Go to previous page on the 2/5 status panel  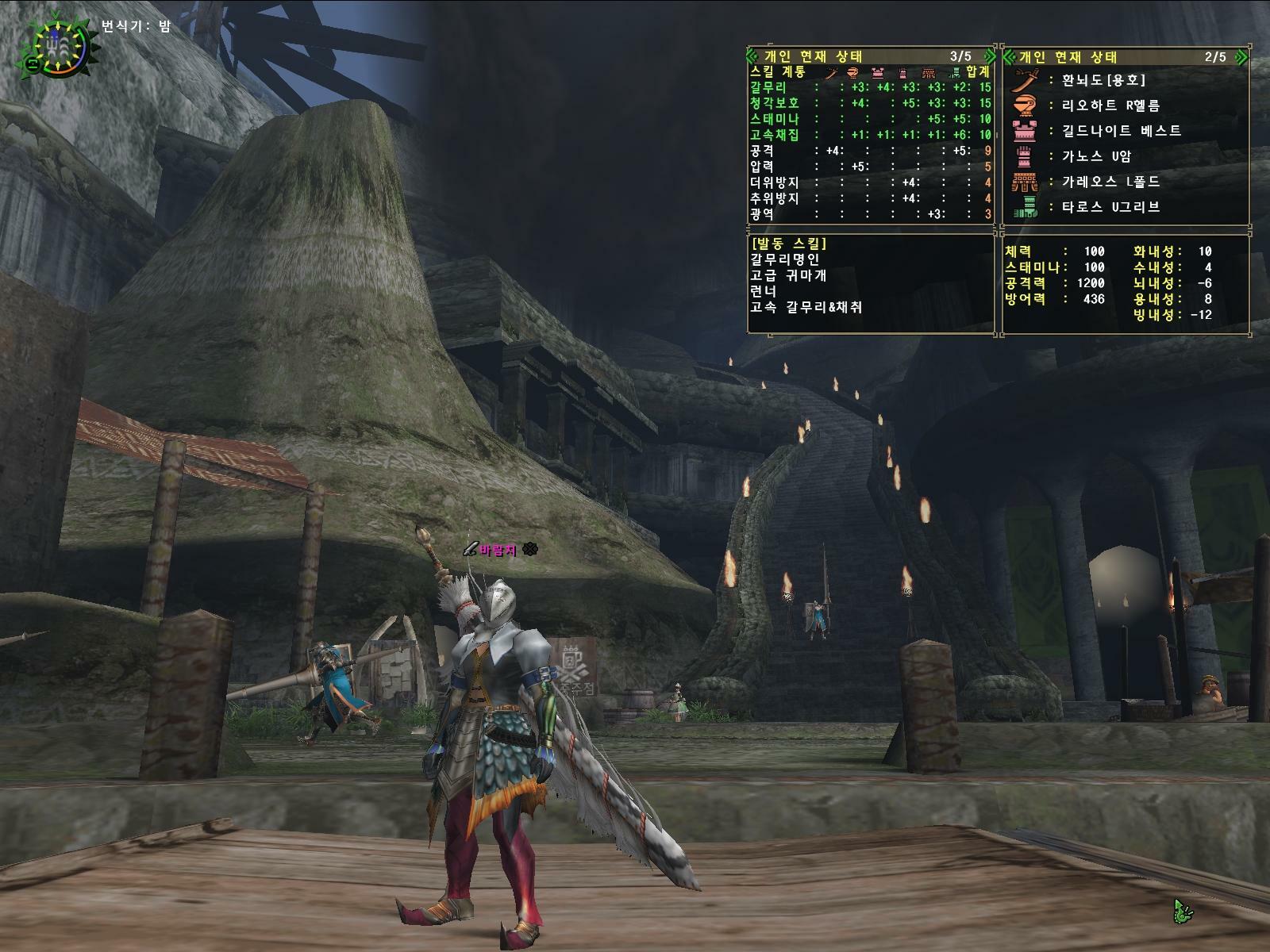click(1008, 57)
